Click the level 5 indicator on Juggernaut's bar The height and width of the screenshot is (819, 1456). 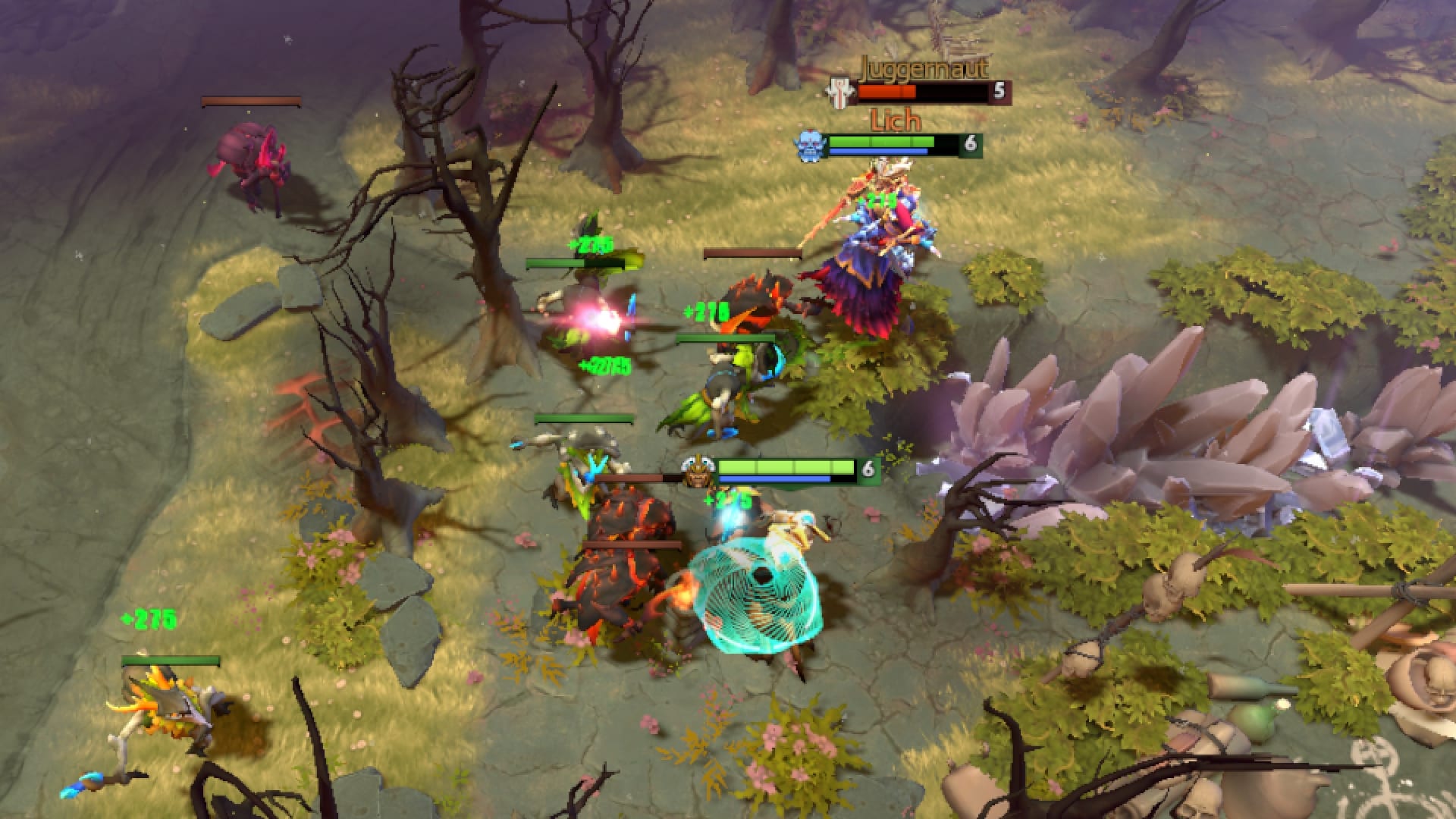click(x=999, y=91)
